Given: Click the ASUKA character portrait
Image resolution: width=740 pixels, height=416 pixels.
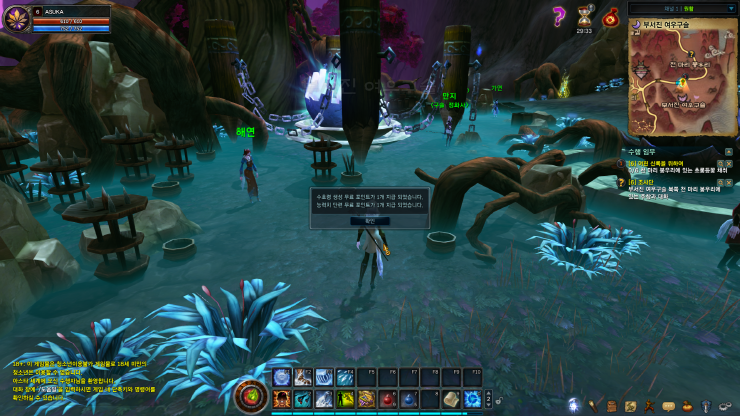Looking at the screenshot, I should click(x=17, y=17).
